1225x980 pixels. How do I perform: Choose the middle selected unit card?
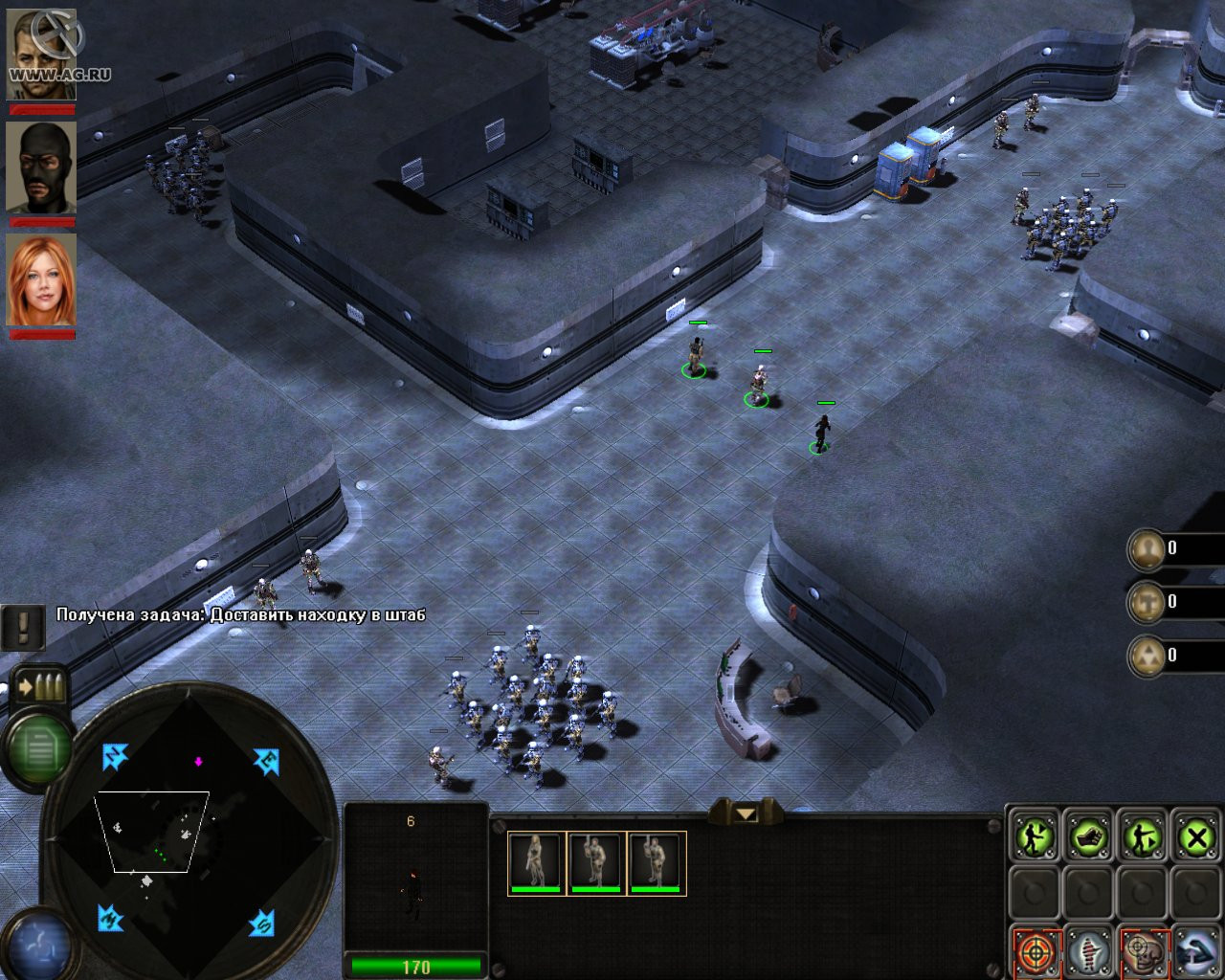[596, 862]
